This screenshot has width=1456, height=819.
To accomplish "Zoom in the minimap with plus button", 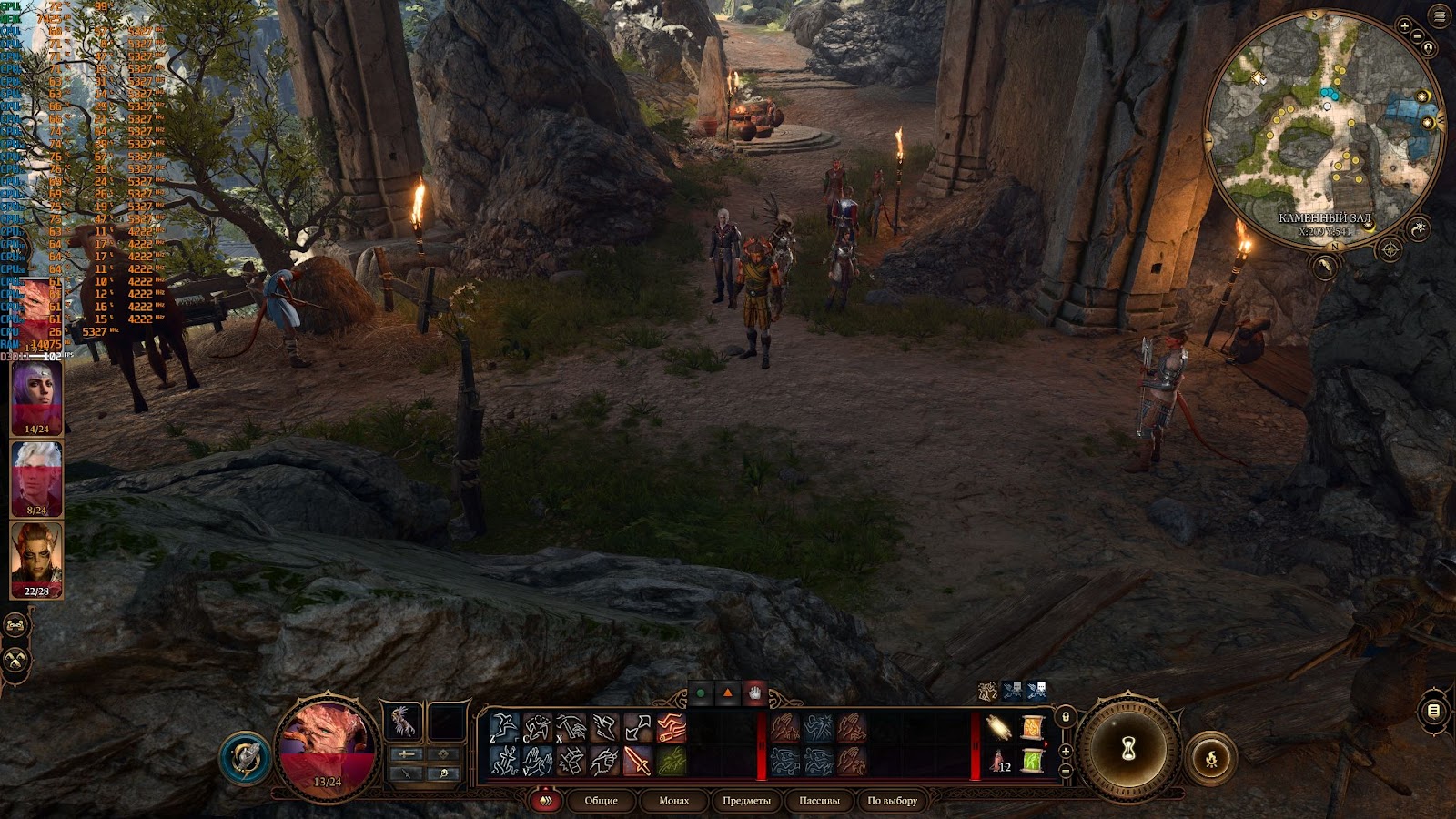I will point(1405,26).
